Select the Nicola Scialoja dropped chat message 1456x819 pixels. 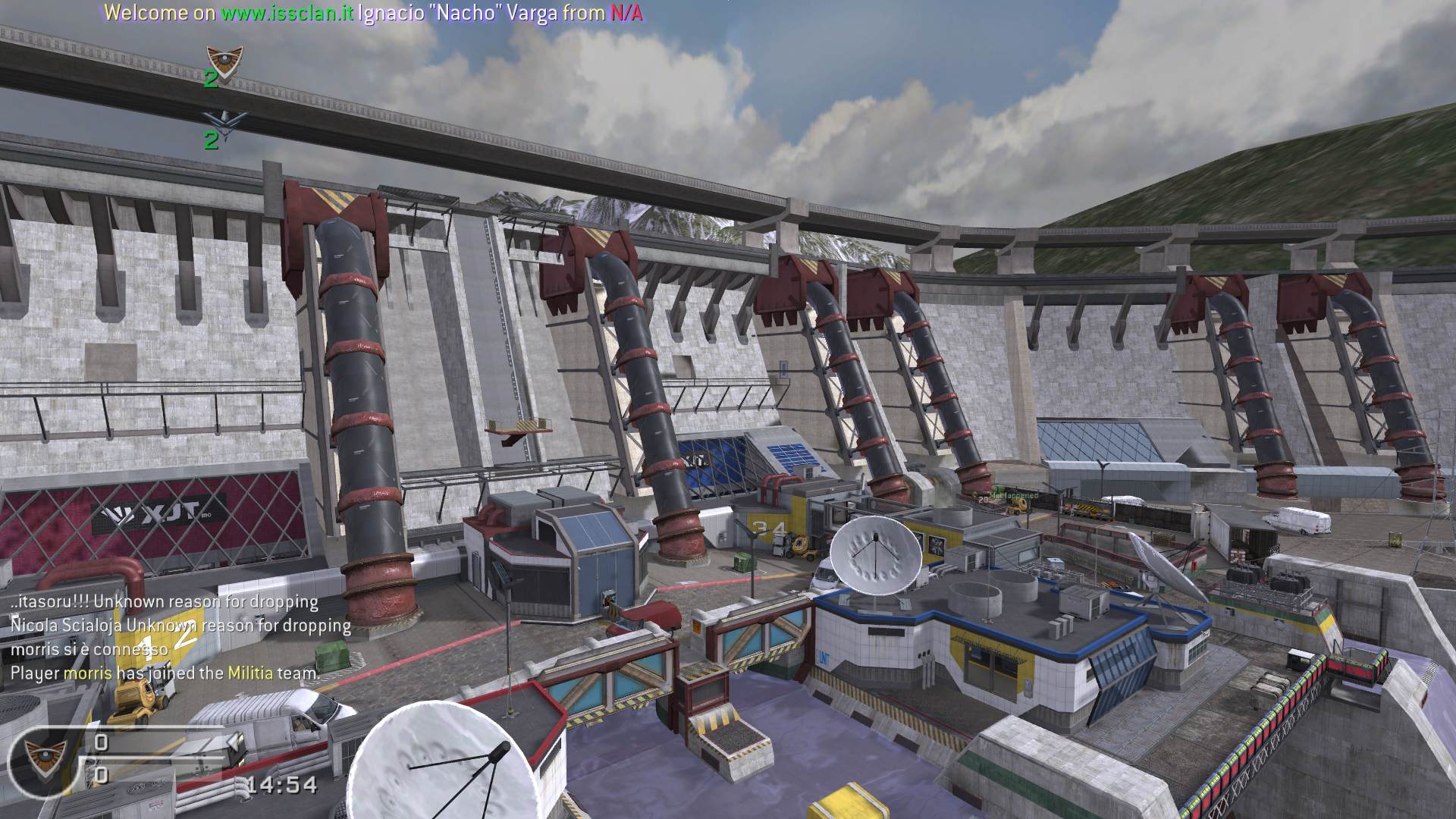180,626
